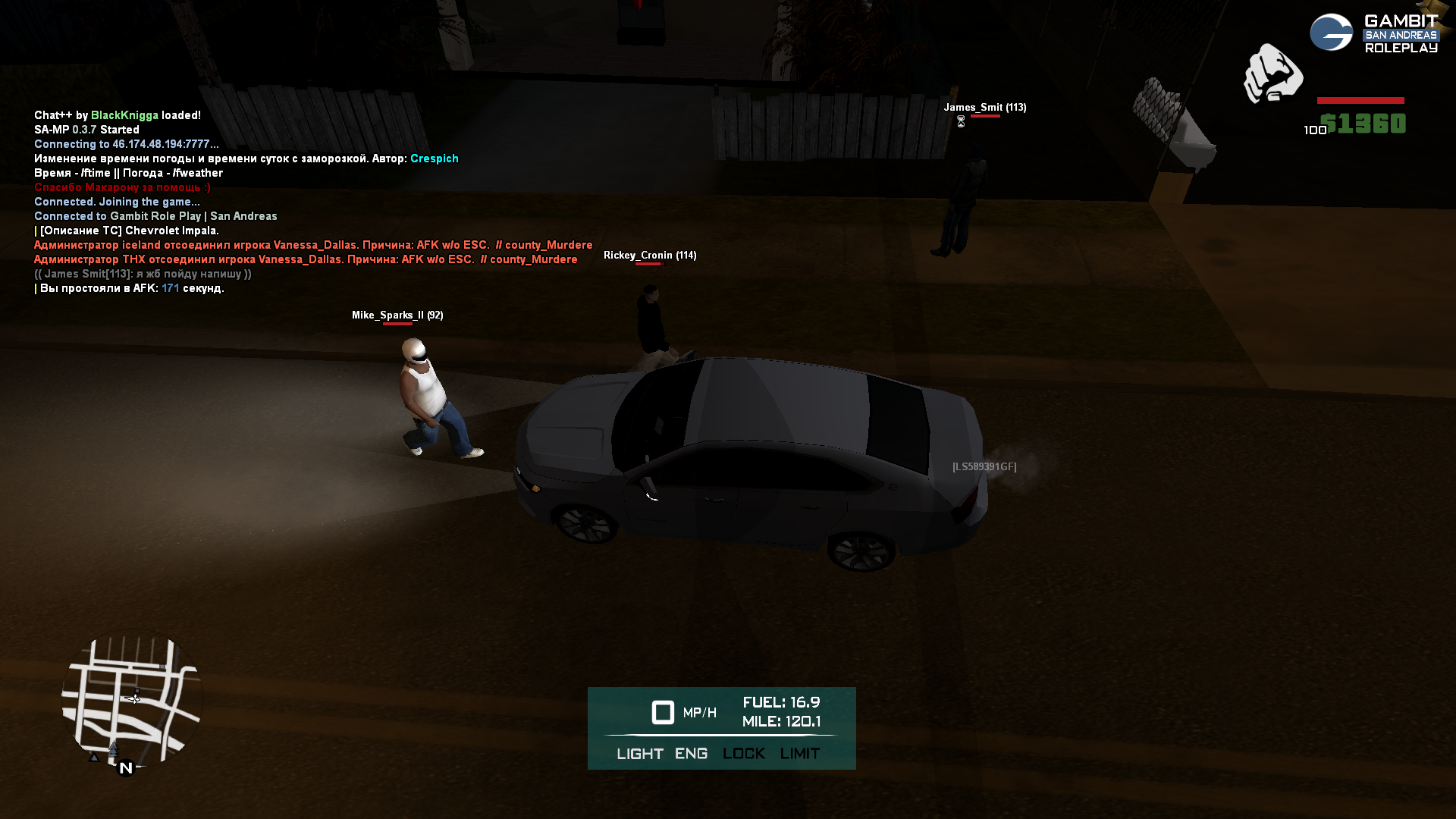
Task: Toggle the ENG engine indicator
Action: [x=691, y=754]
